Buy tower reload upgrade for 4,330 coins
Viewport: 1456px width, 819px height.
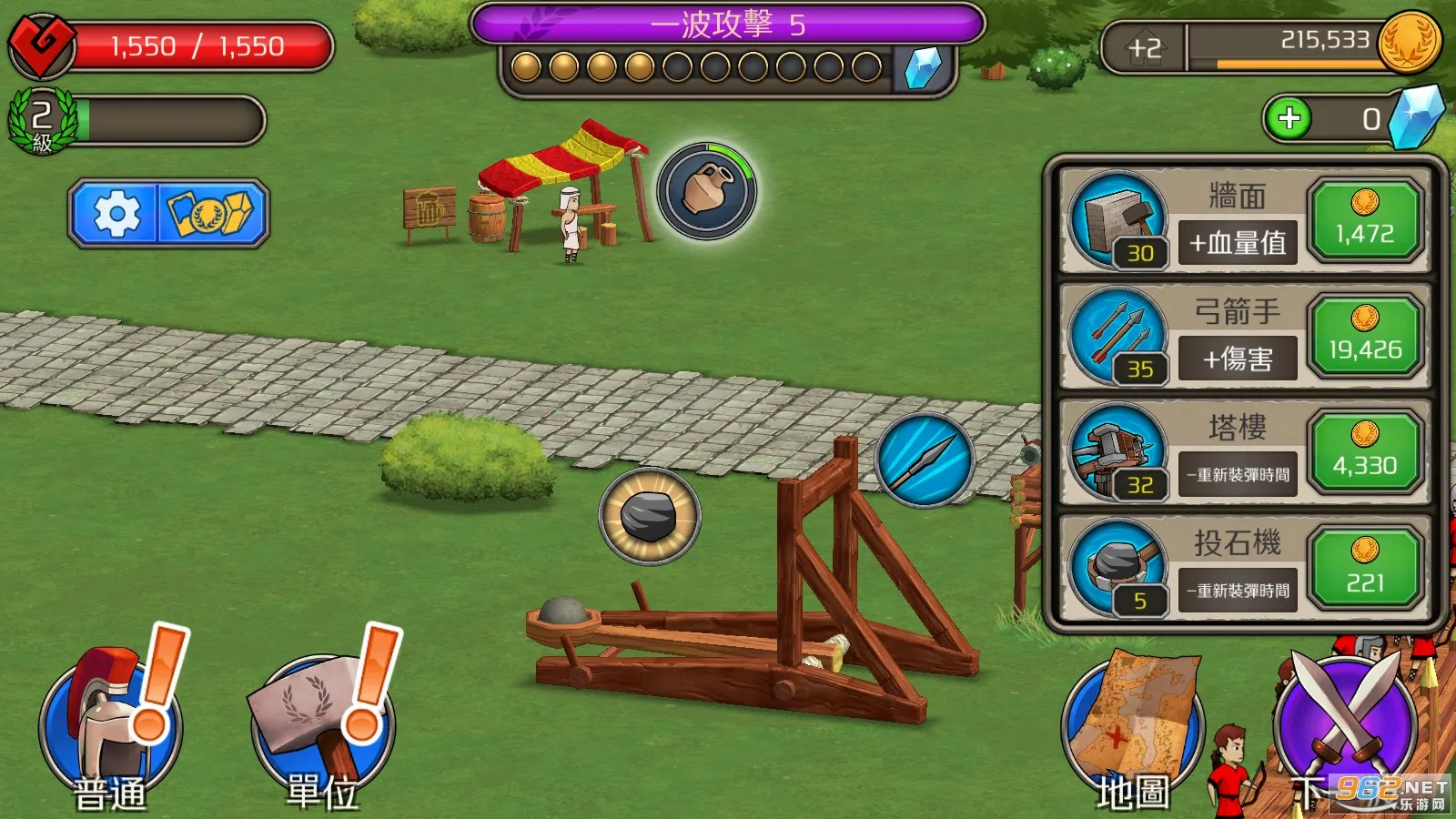pyautogui.click(x=1365, y=453)
